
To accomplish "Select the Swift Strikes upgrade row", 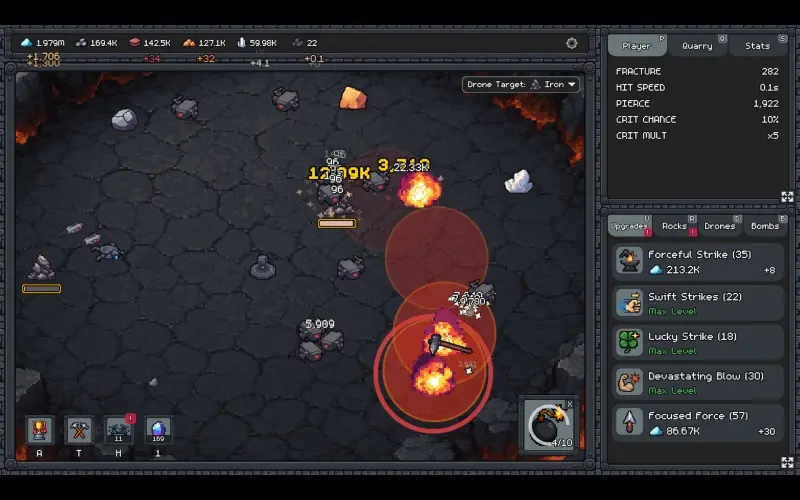I will tap(697, 302).
